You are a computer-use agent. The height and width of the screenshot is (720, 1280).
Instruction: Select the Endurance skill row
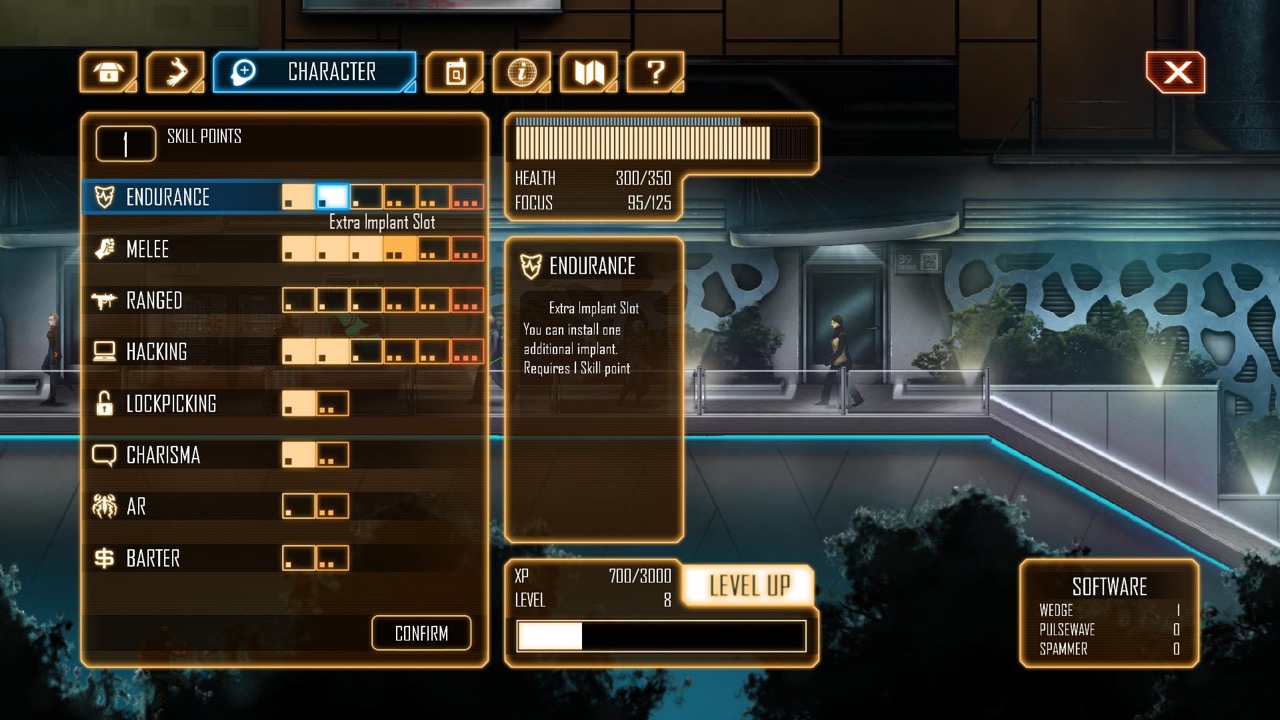click(168, 197)
